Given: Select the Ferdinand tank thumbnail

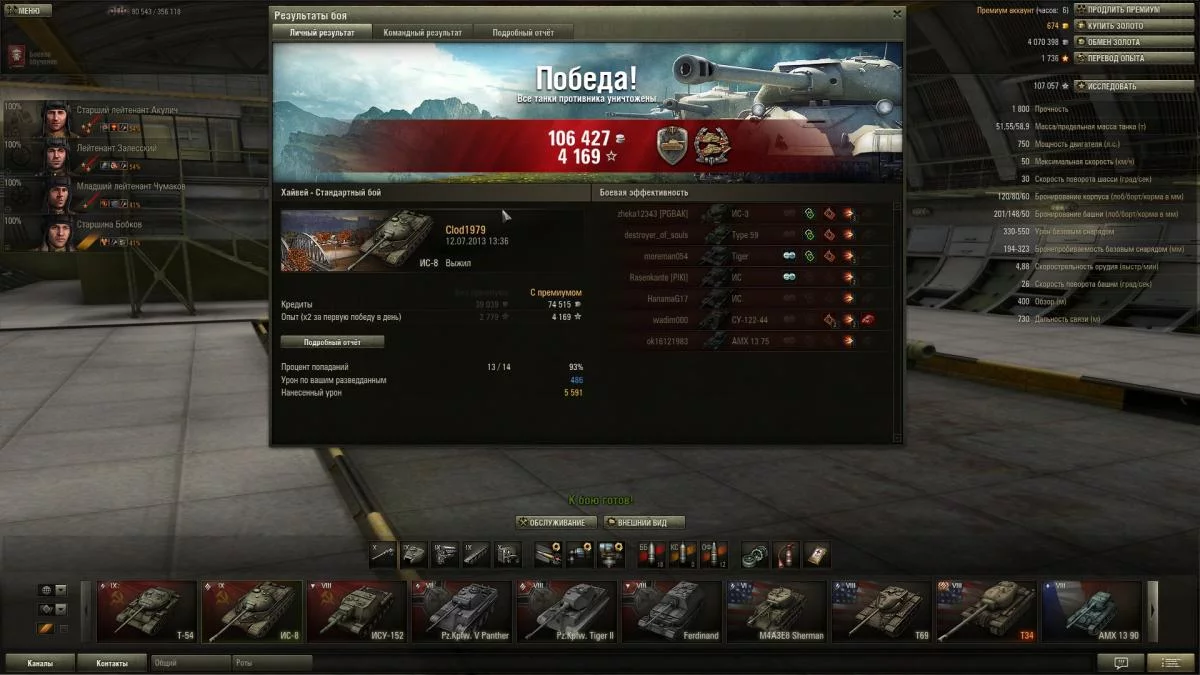Looking at the screenshot, I should pyautogui.click(x=672, y=611).
